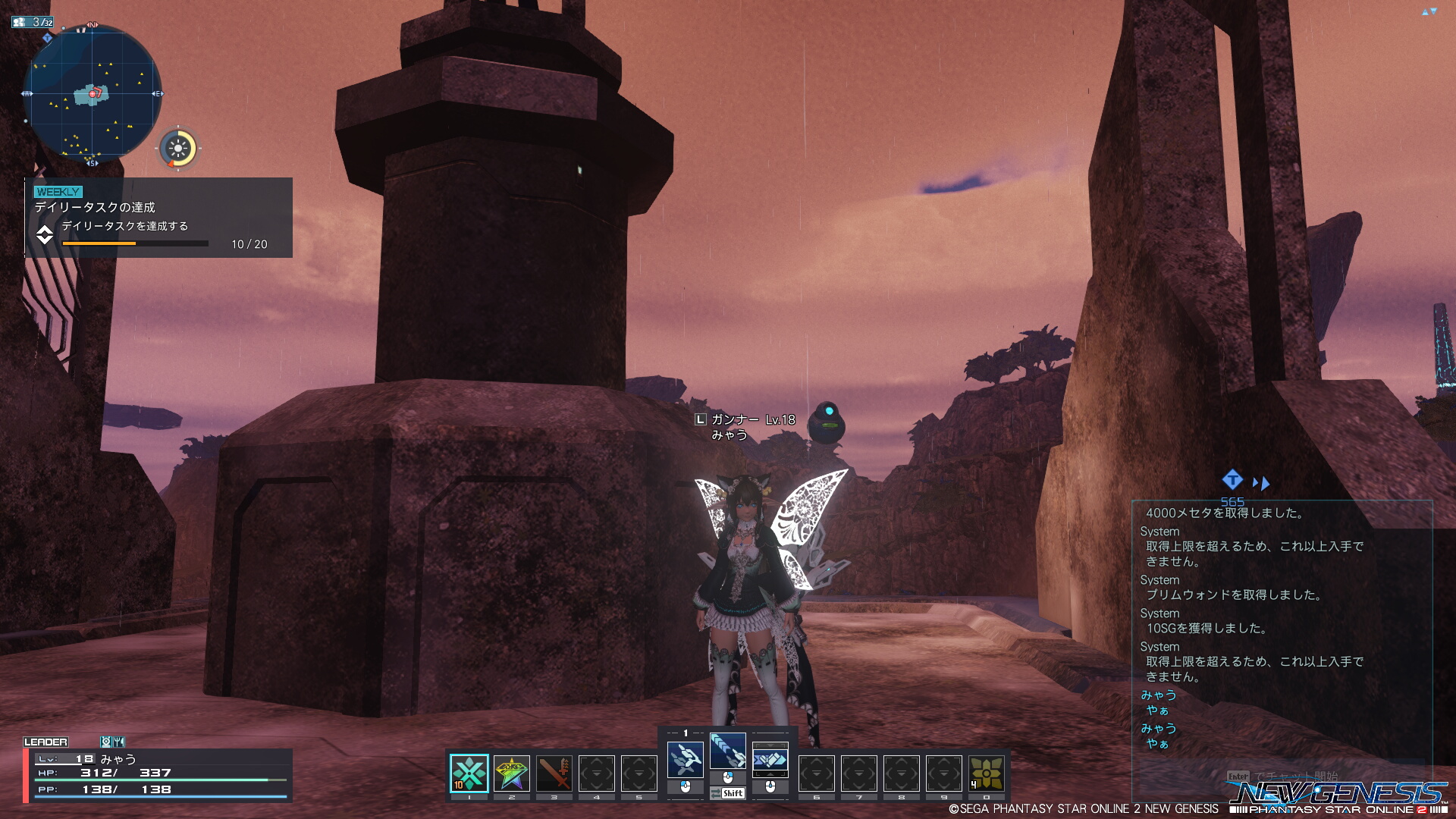Viewport: 1456px width, 819px height.
Task: Click the chat input field
Action: [1282, 776]
